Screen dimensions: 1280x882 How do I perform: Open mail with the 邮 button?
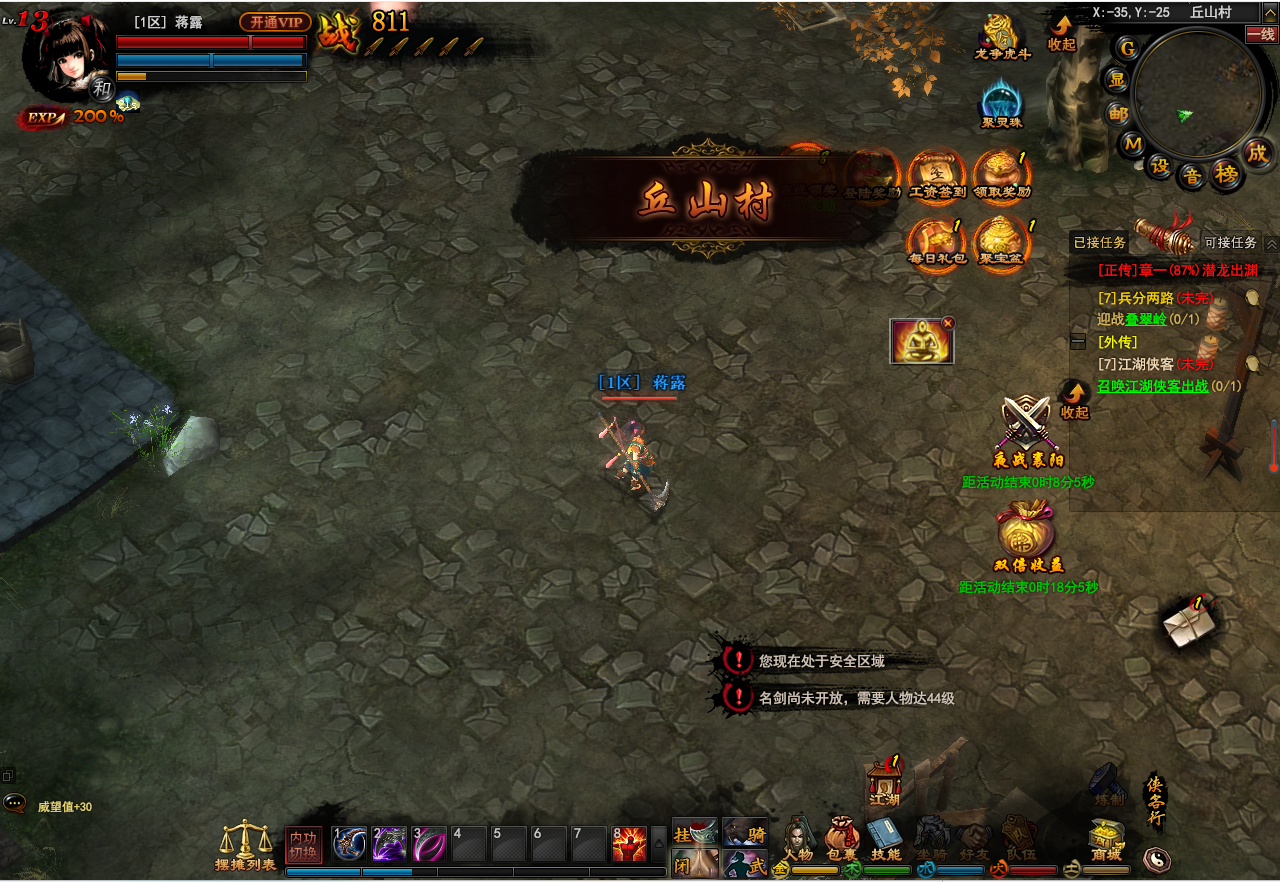coord(1117,113)
